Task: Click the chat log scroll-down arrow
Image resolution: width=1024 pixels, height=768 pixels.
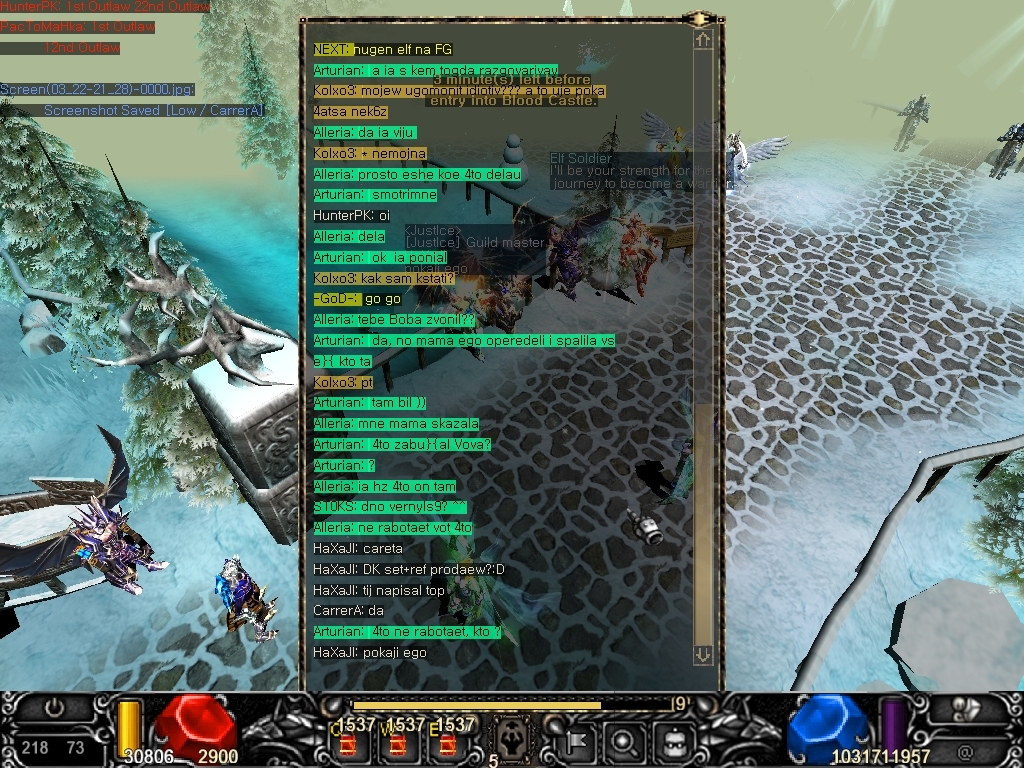Action: [x=703, y=654]
